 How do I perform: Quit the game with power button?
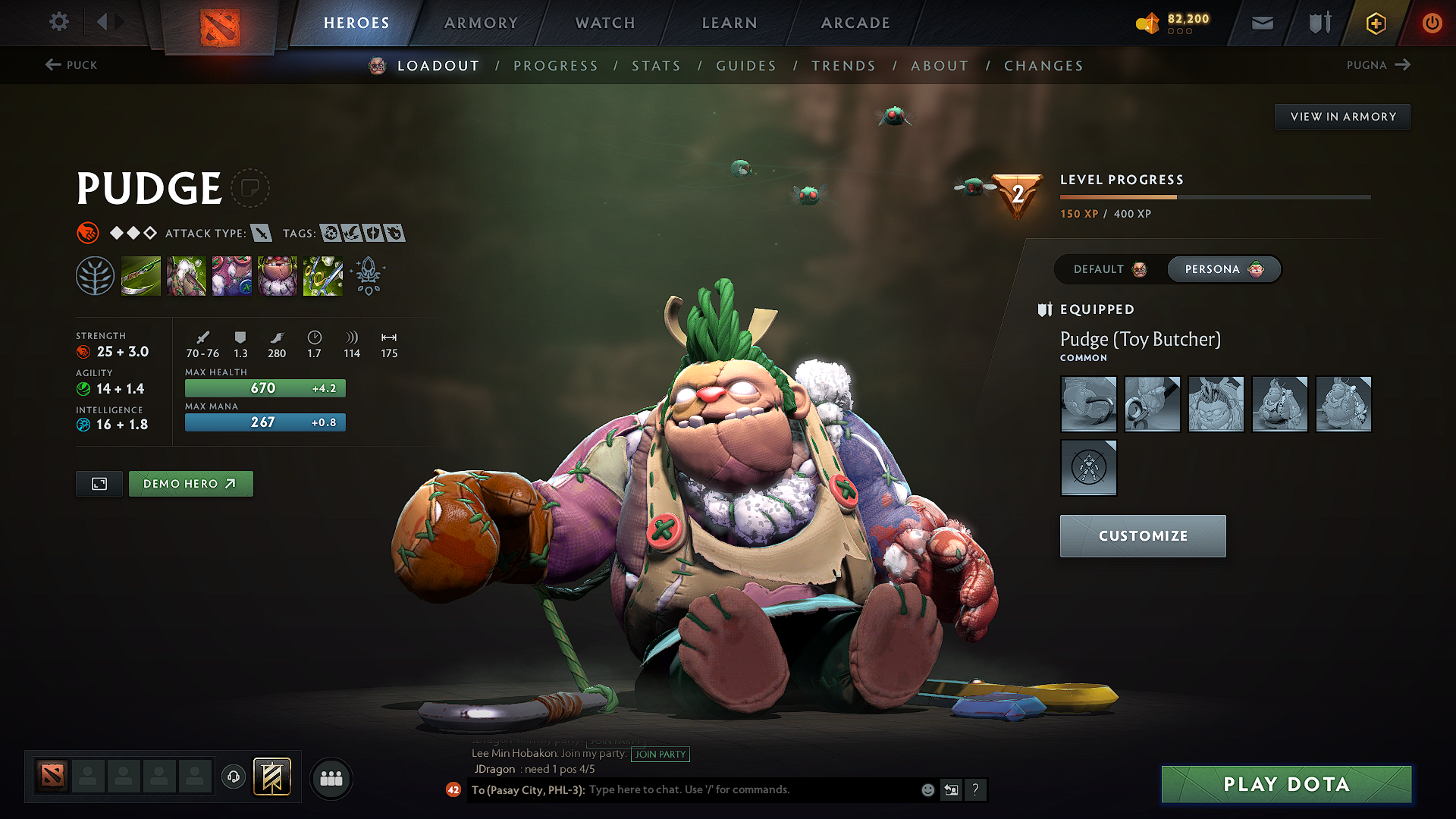[x=1432, y=23]
